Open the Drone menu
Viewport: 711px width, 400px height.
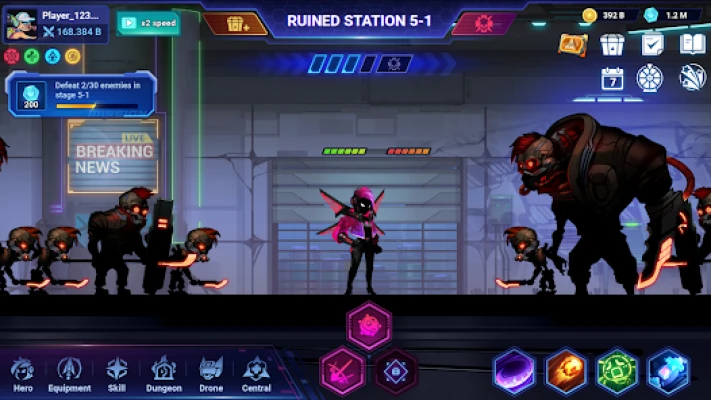click(211, 374)
